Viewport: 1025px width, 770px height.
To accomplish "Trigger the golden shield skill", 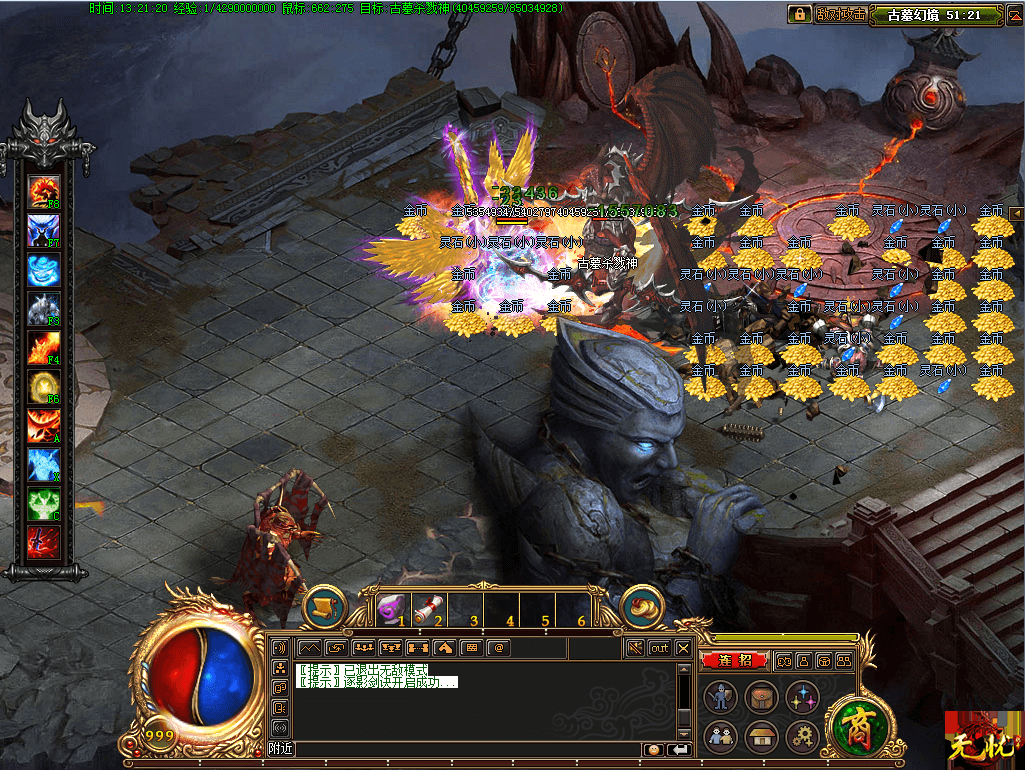I will pos(44,387).
